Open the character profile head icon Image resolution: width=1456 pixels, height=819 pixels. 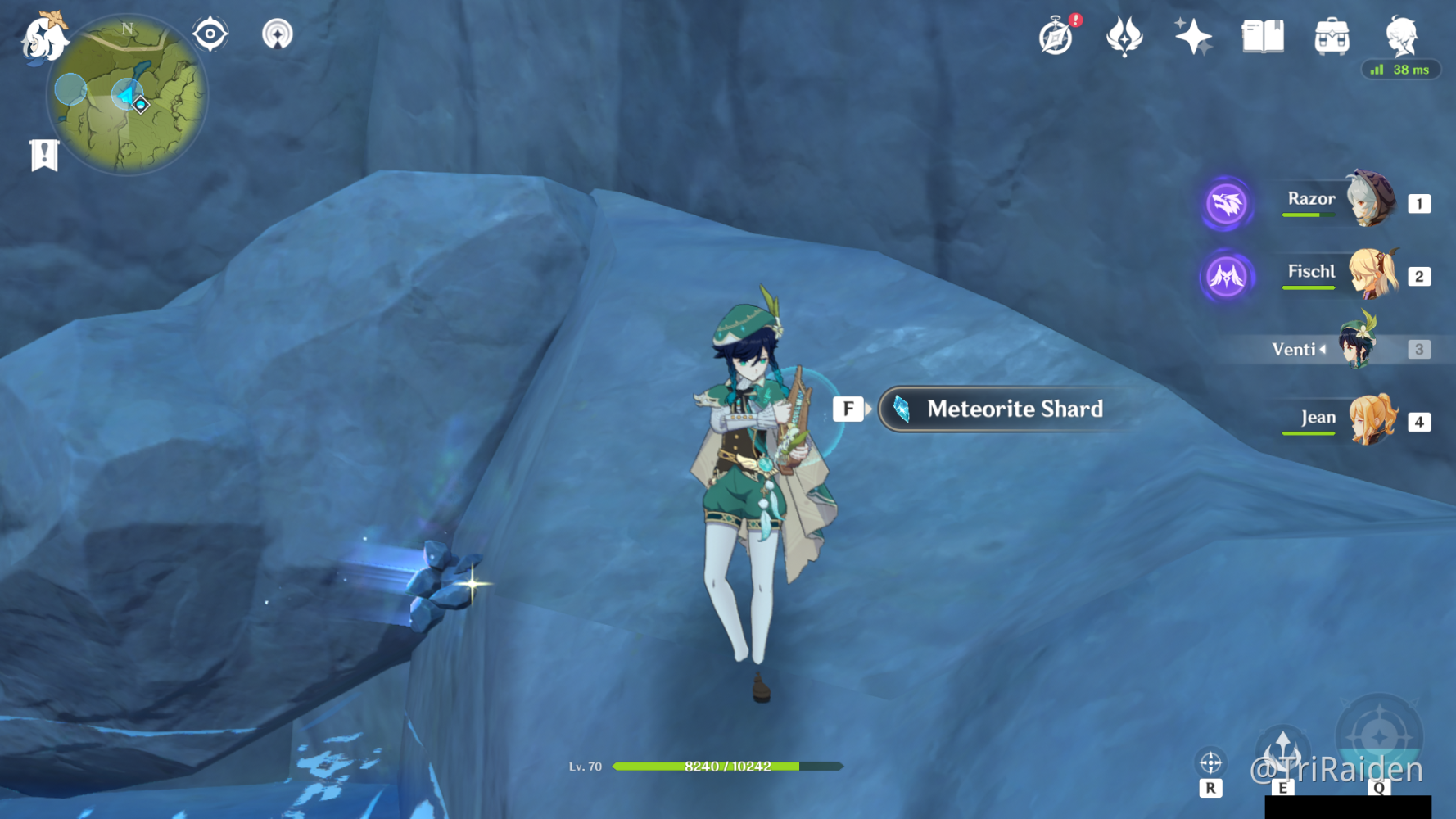point(1400,37)
